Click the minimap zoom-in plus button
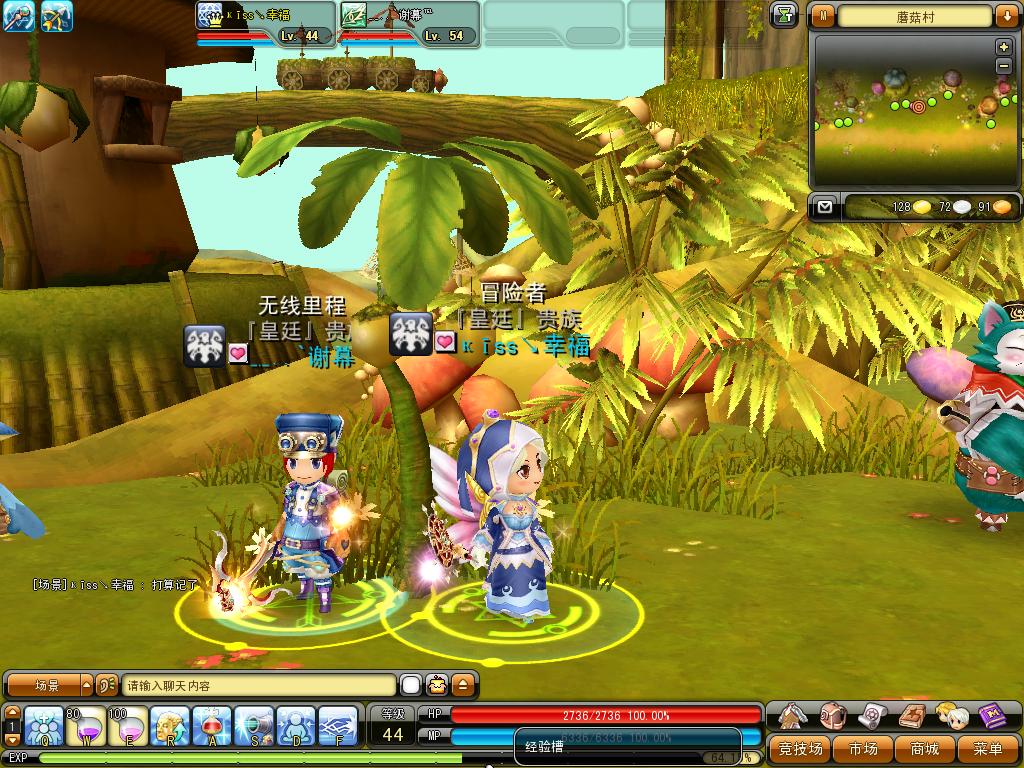The height and width of the screenshot is (768, 1024). coord(1003,48)
